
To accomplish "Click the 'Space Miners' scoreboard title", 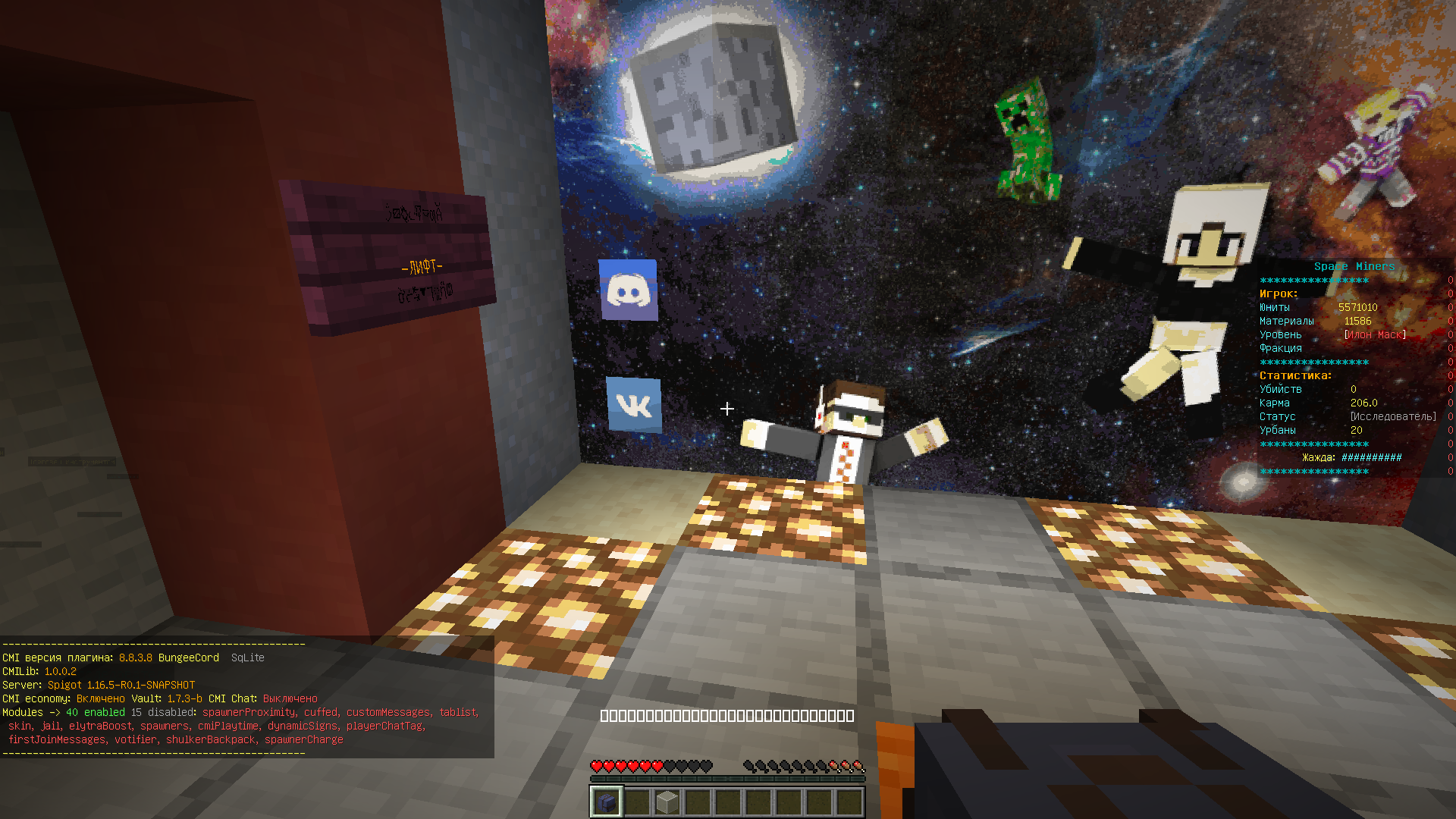I will 1355,266.
